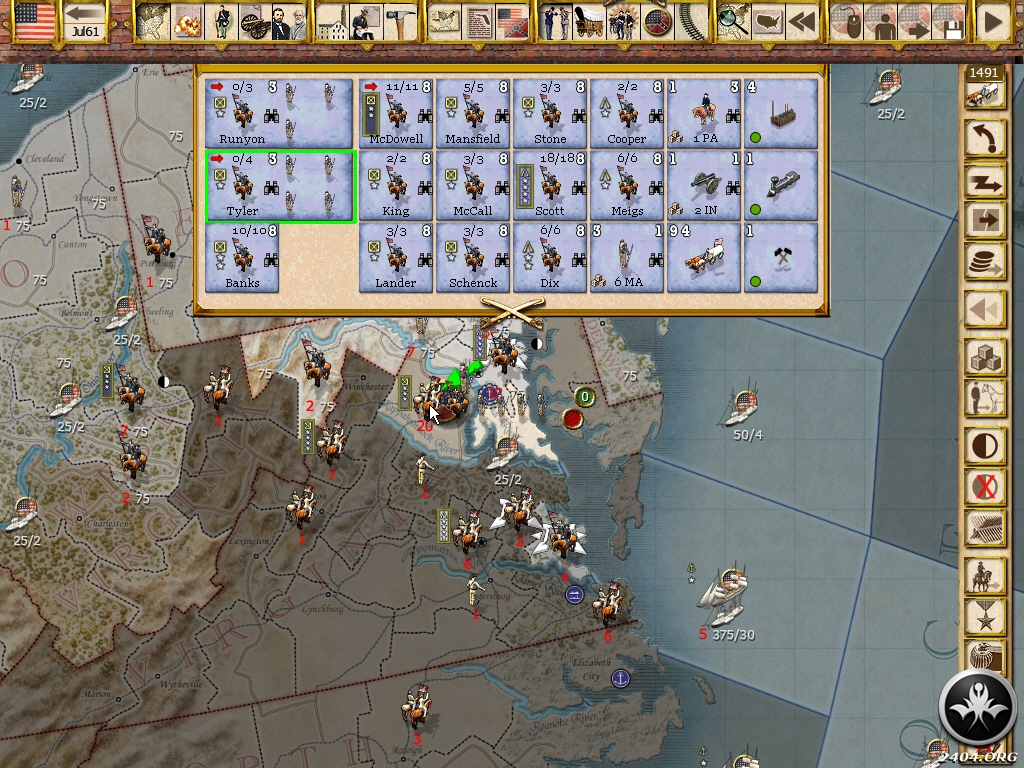
Task: Click the curved undo arrow button
Action: tap(985, 138)
